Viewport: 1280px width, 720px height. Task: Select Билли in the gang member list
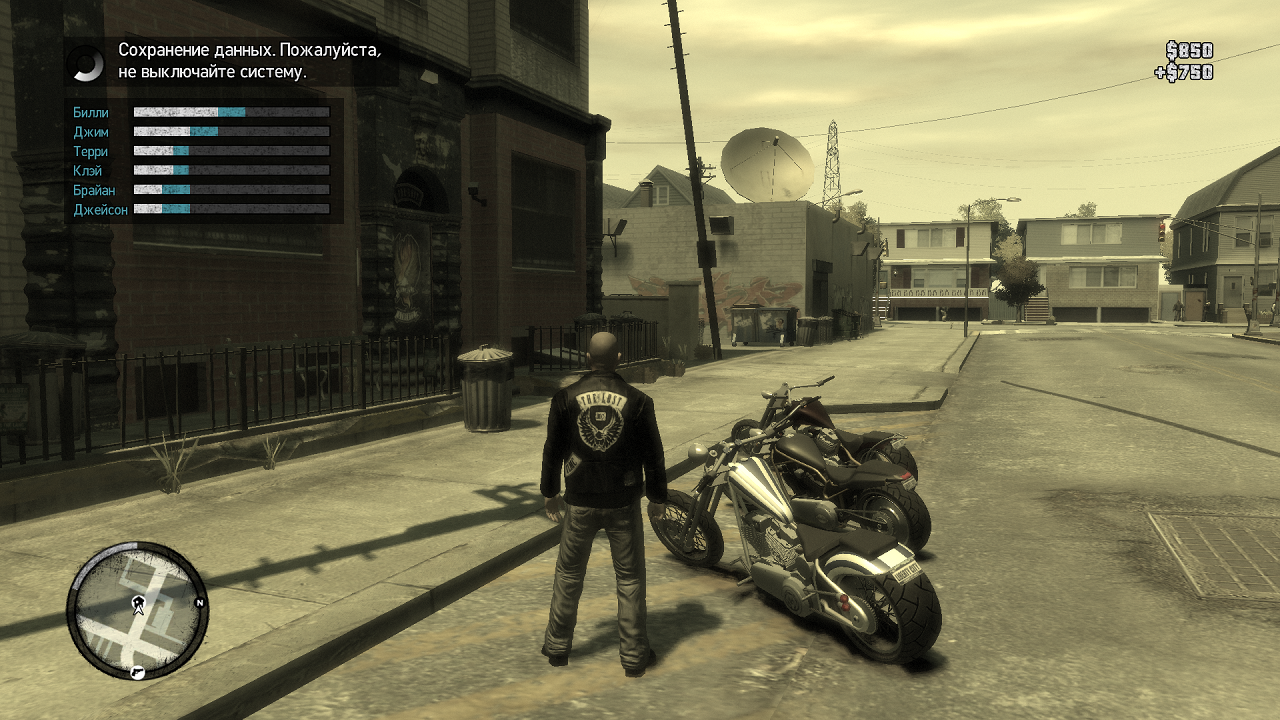91,113
